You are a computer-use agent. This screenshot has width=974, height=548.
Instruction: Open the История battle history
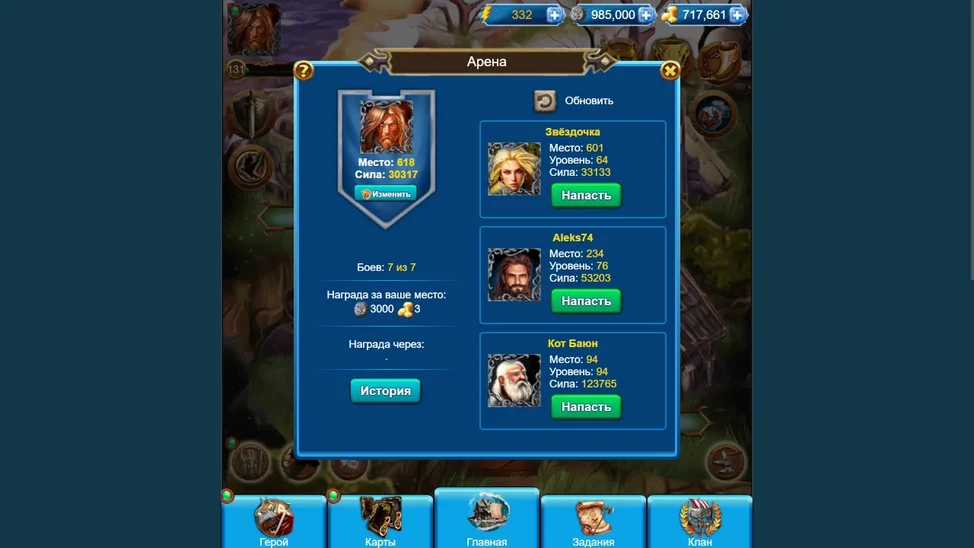click(385, 391)
